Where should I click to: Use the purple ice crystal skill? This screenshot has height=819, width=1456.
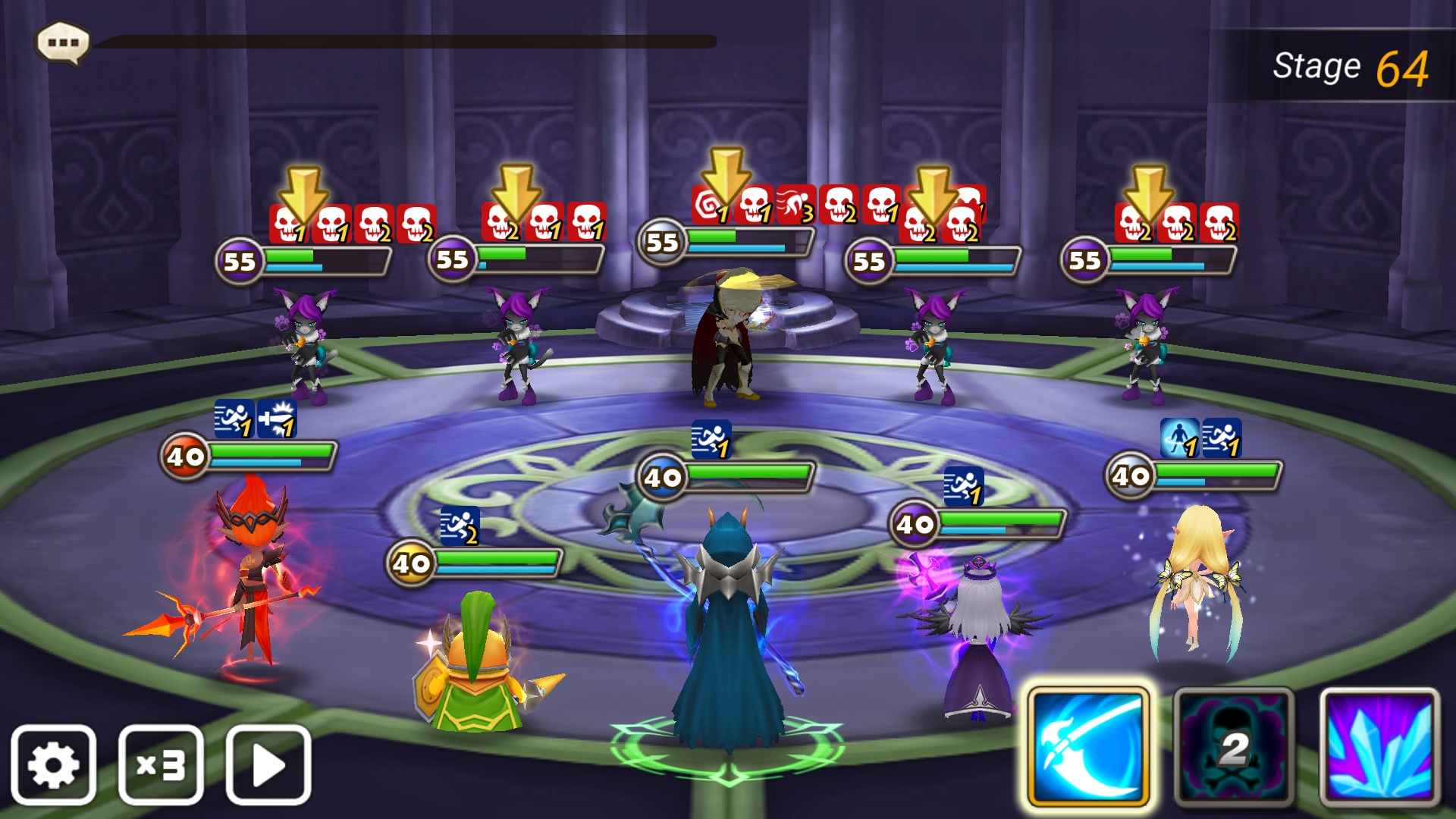tap(1379, 747)
